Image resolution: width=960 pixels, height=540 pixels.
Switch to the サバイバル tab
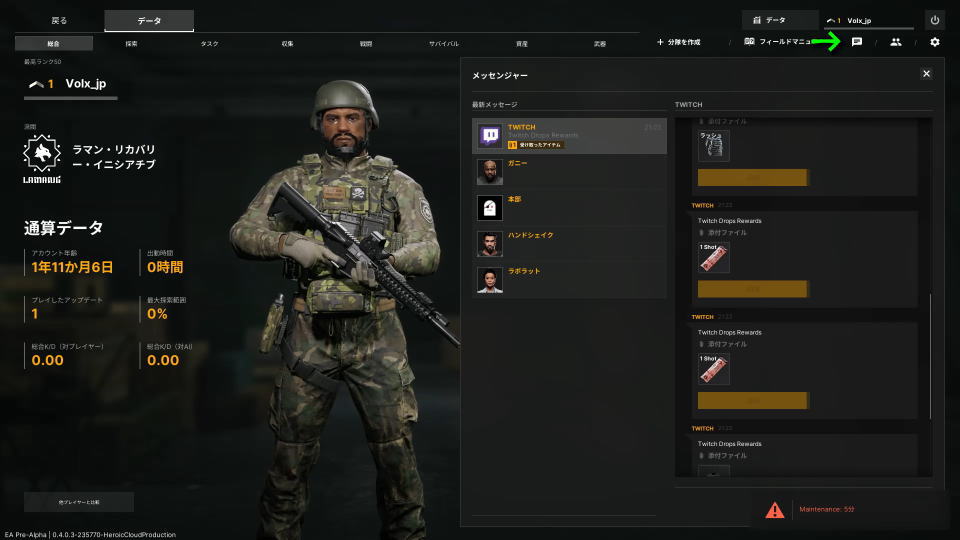coord(444,43)
